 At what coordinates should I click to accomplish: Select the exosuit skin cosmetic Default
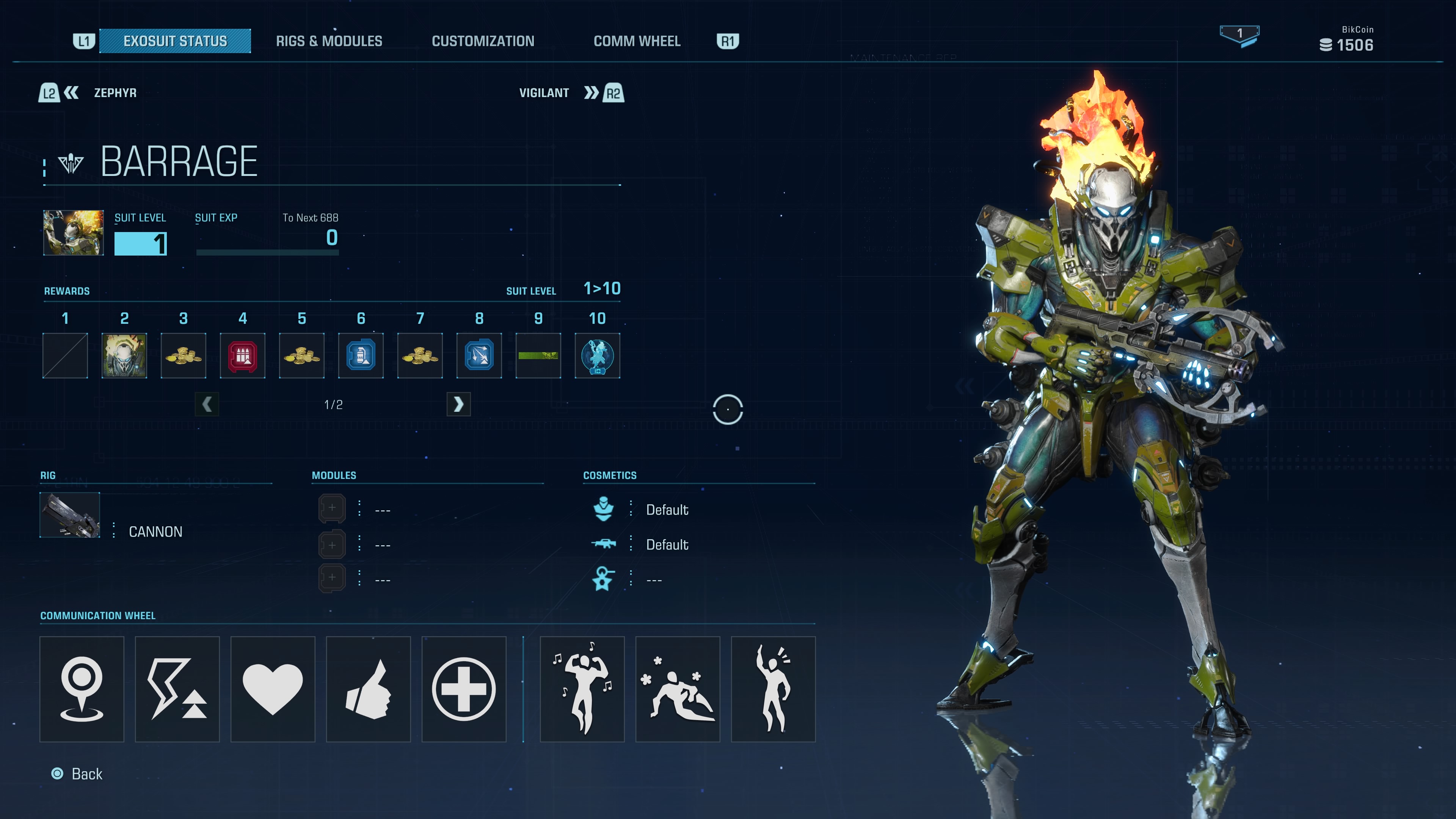point(667,510)
